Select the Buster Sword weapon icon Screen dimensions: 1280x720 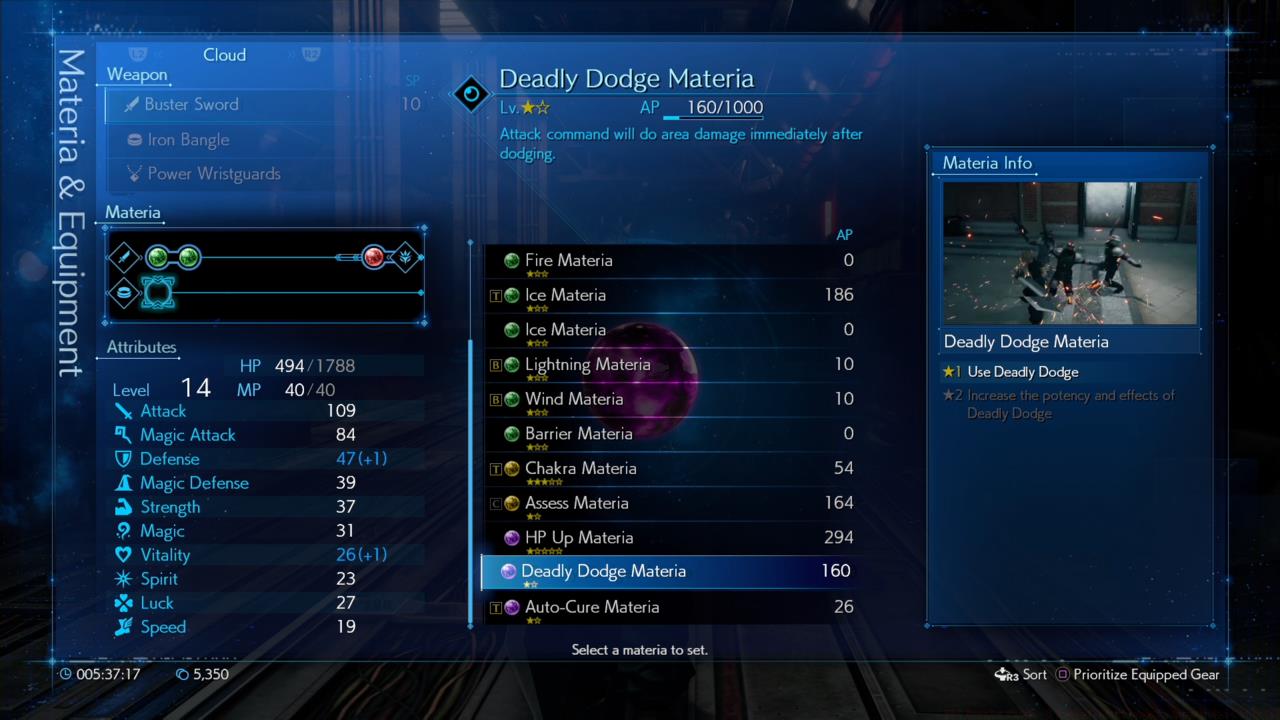(133, 104)
